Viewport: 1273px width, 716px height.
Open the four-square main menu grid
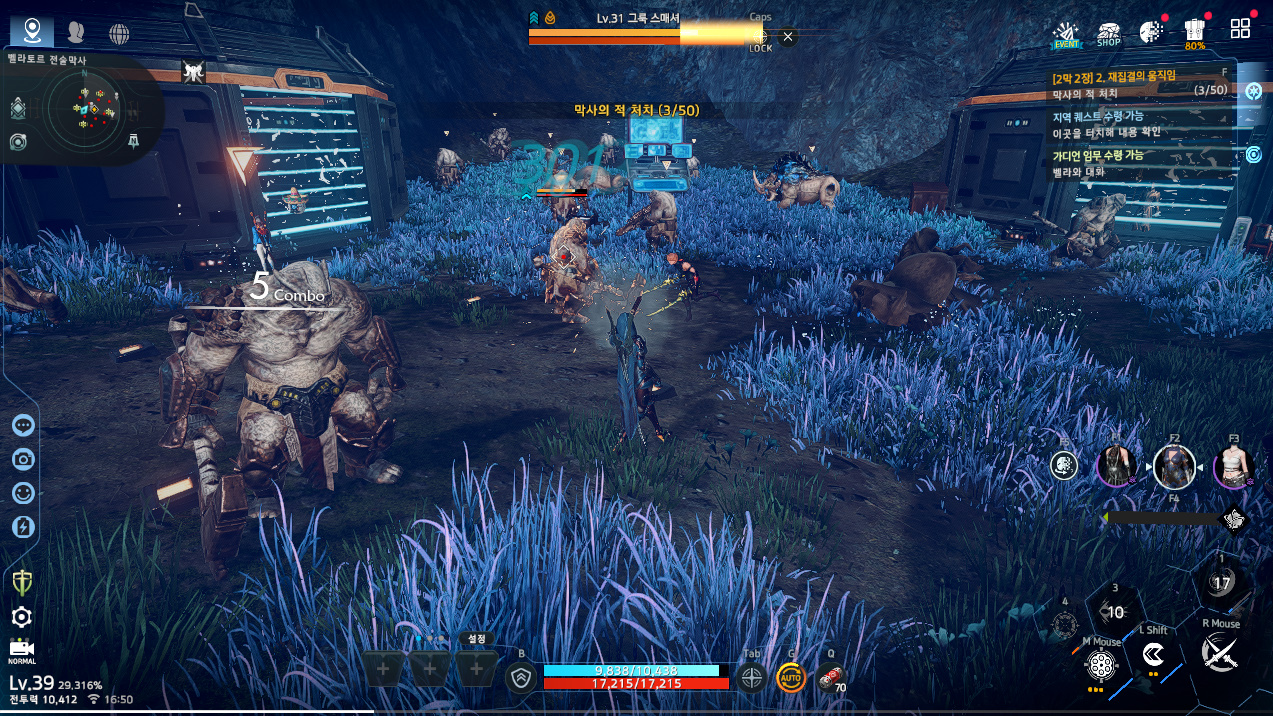click(1241, 29)
